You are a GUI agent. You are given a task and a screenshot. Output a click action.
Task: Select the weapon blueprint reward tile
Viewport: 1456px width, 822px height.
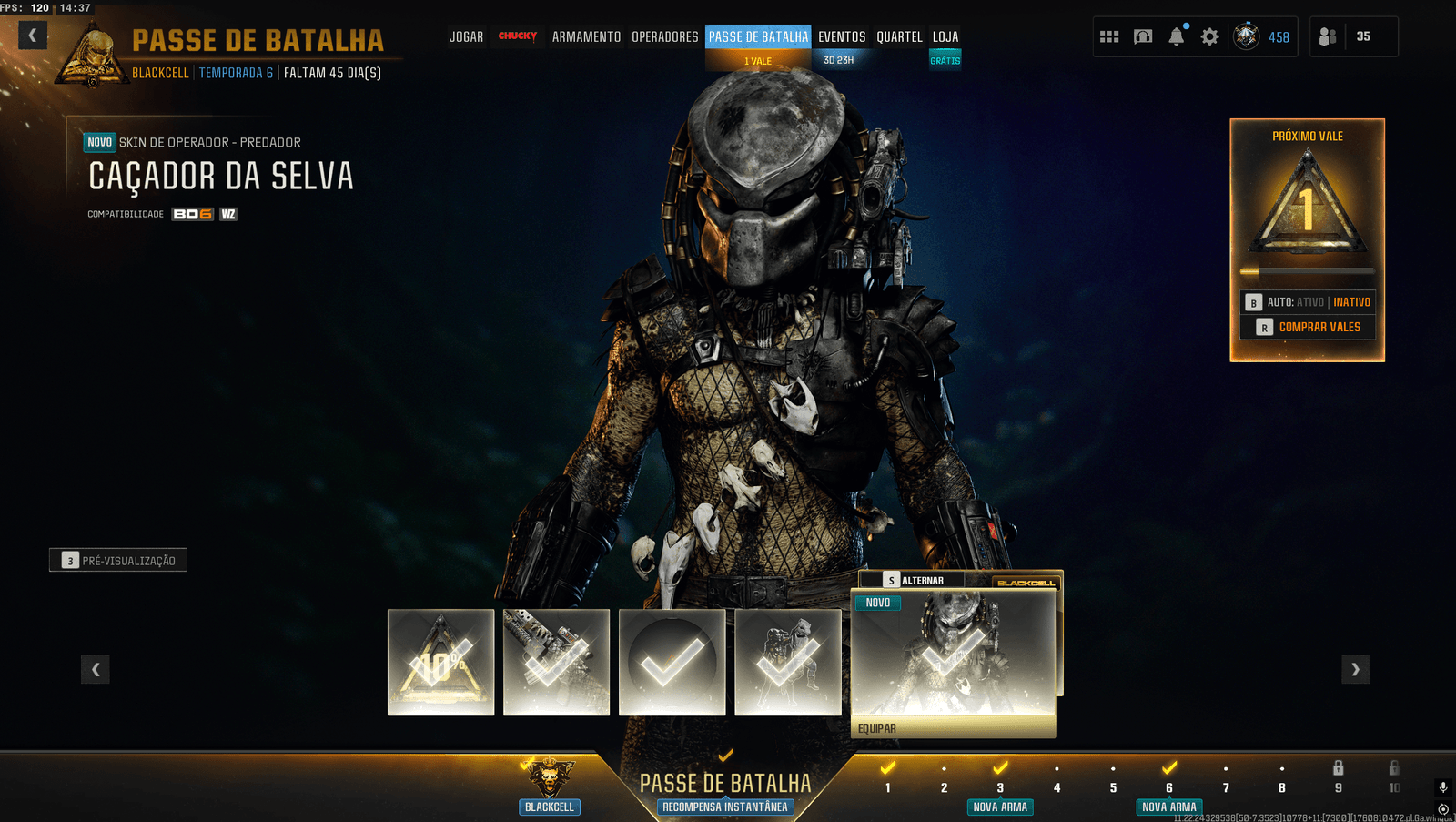(x=557, y=663)
